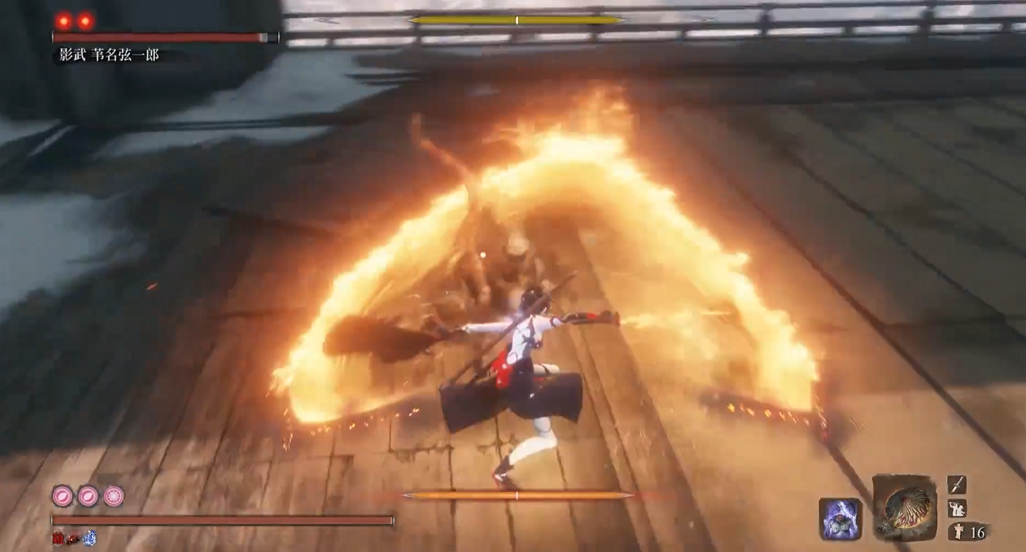
Task: Activate the ninjutsu figure icon
Action: click(x=957, y=509)
